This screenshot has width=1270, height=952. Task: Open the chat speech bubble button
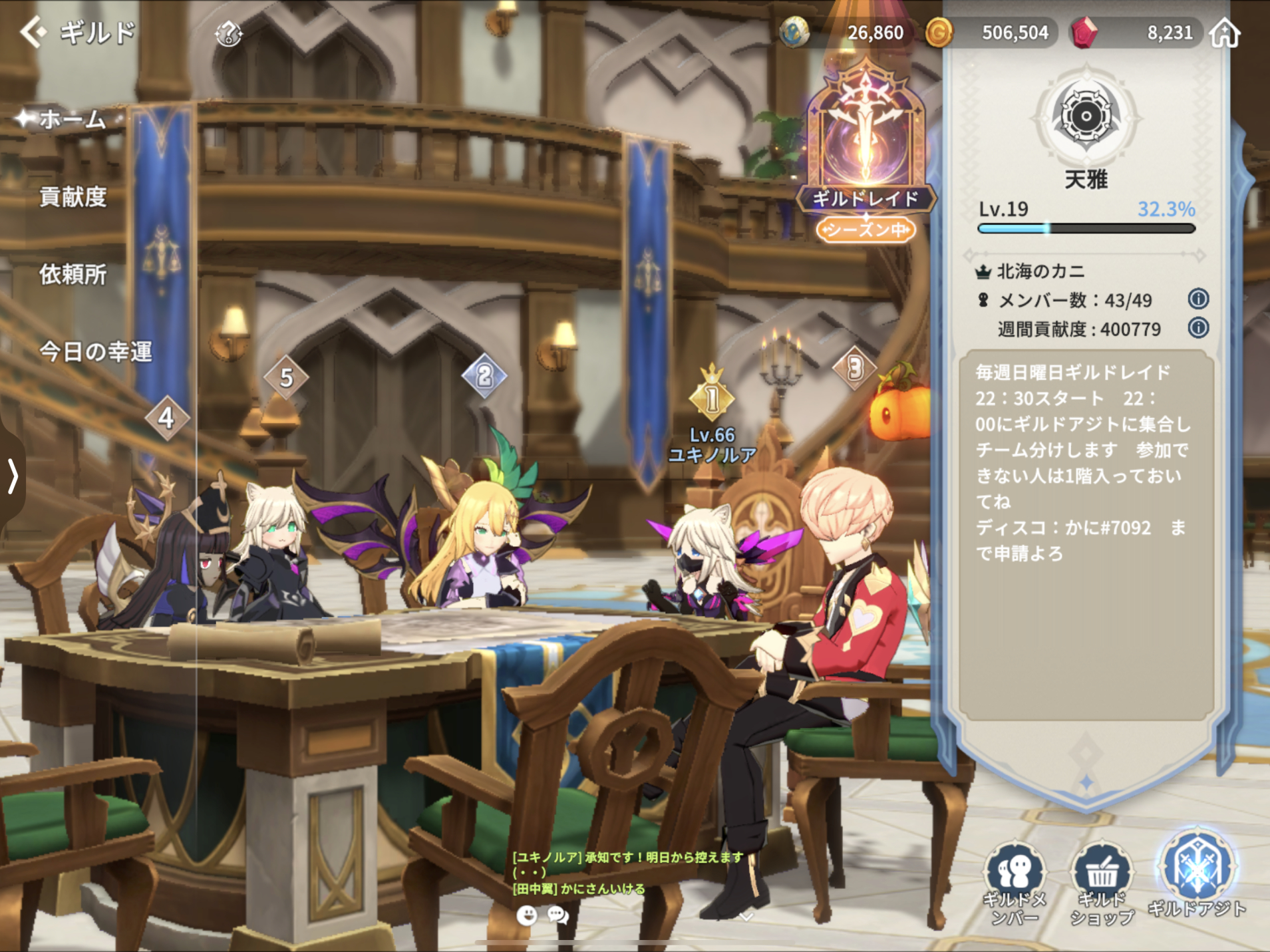point(557,916)
